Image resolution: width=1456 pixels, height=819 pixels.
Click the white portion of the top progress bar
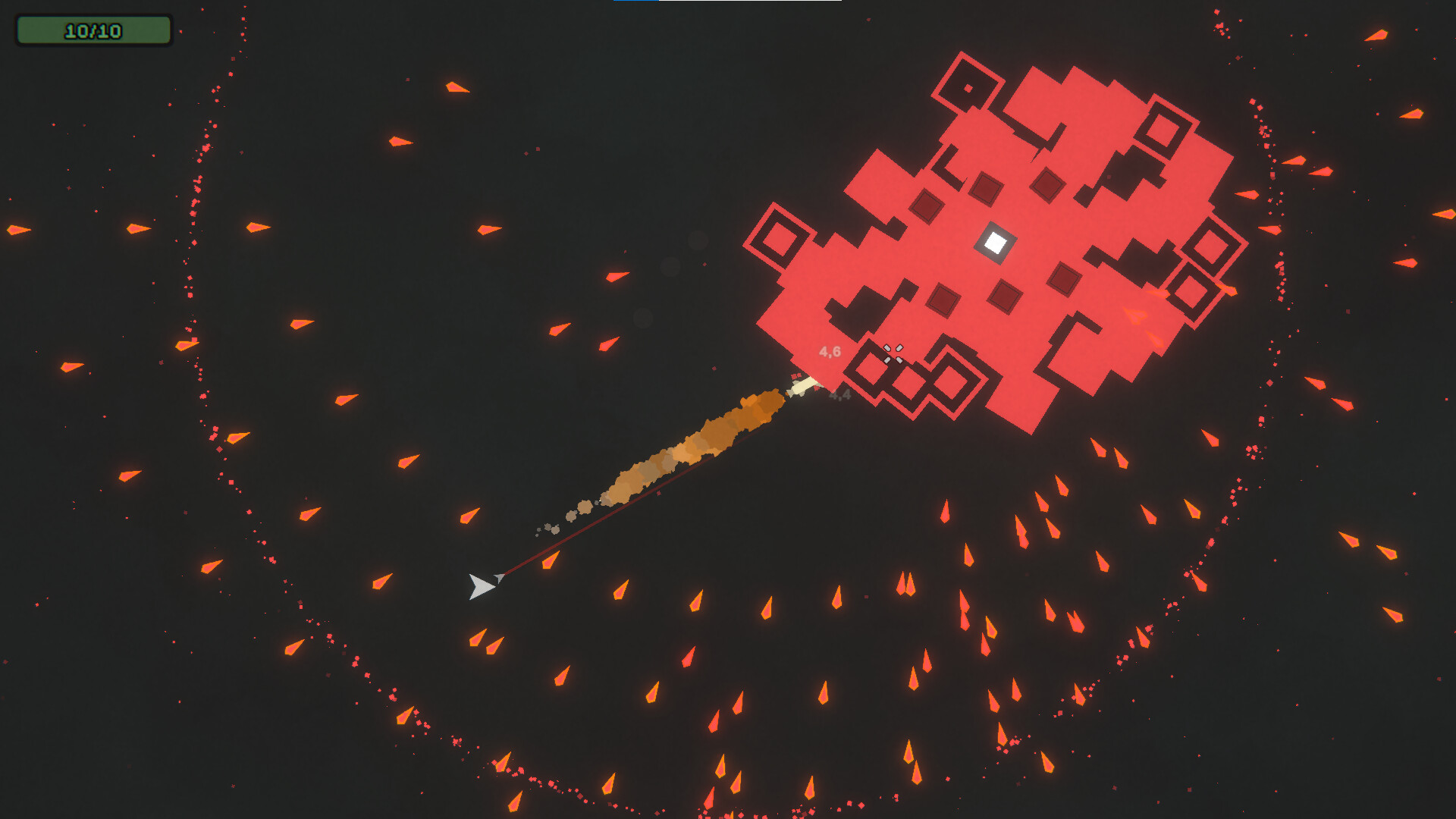(x=751, y=4)
